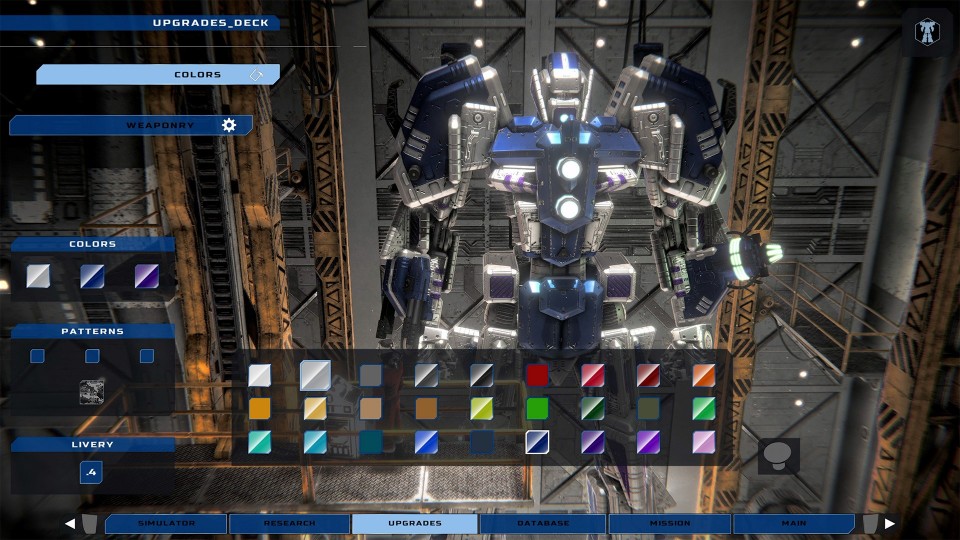This screenshot has height=540, width=960.
Task: Switch to the Mission tab
Action: pyautogui.click(x=670, y=523)
